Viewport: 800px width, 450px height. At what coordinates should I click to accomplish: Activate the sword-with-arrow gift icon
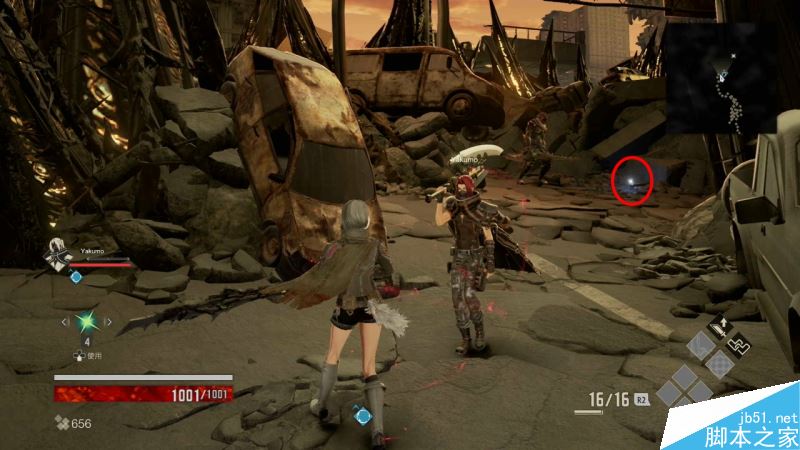pos(718,328)
